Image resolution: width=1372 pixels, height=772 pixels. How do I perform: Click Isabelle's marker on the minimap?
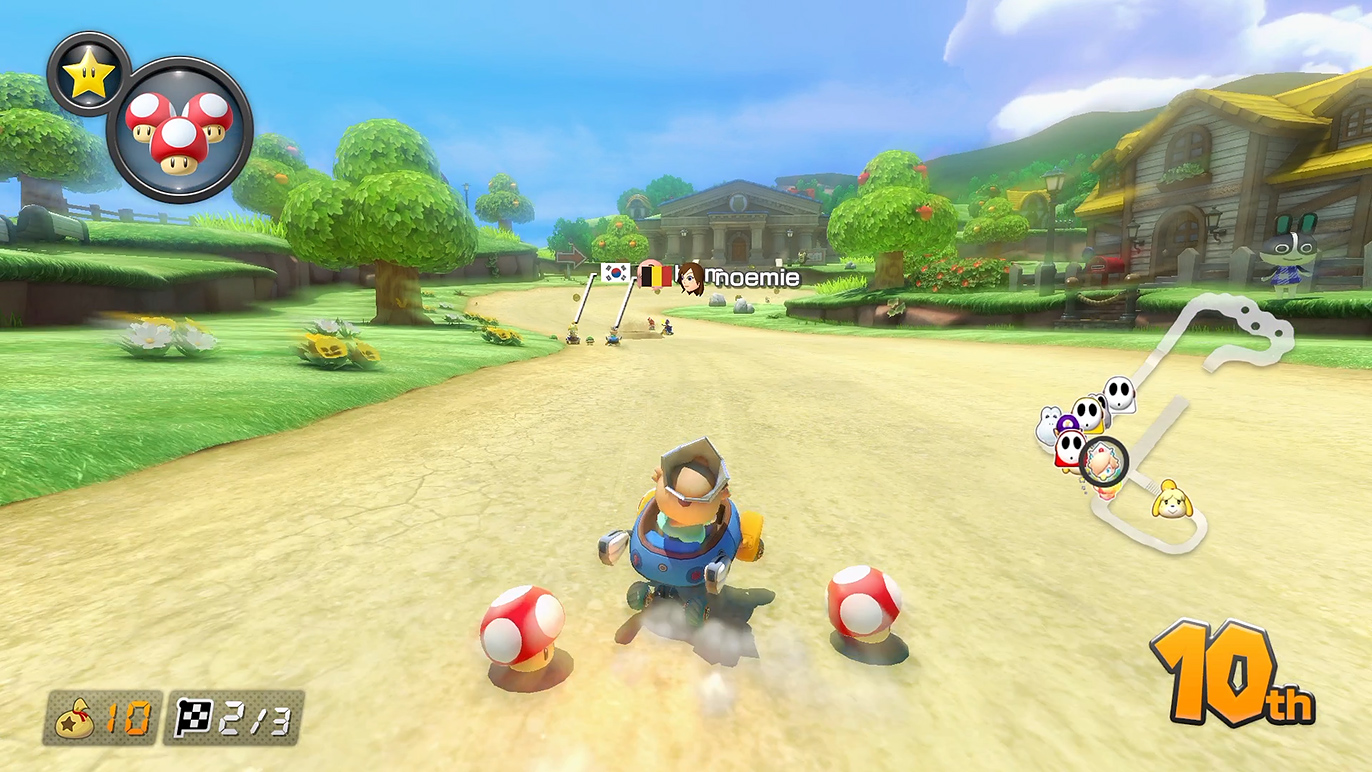pyautogui.click(x=1170, y=499)
